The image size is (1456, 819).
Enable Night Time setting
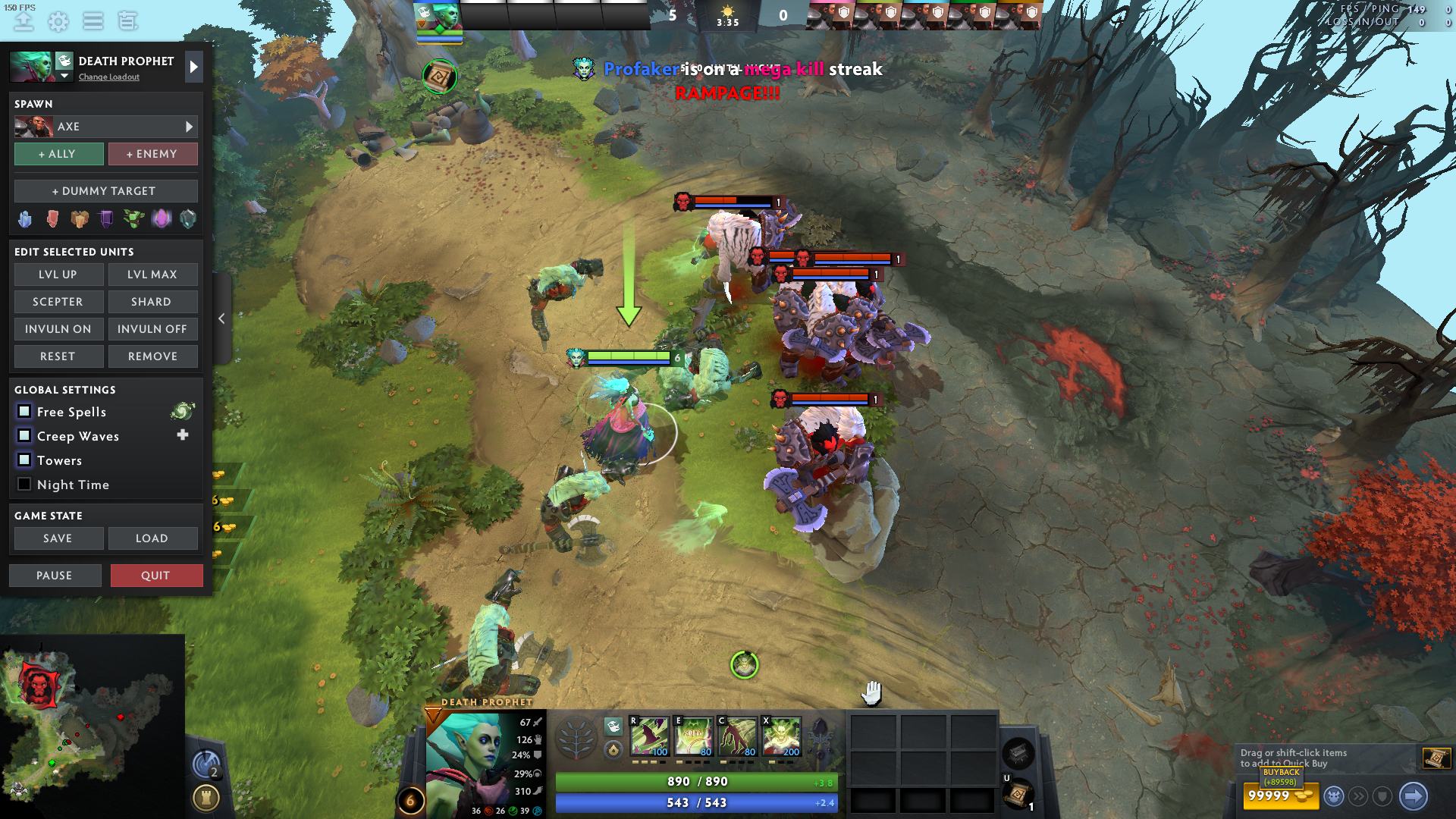coord(24,484)
